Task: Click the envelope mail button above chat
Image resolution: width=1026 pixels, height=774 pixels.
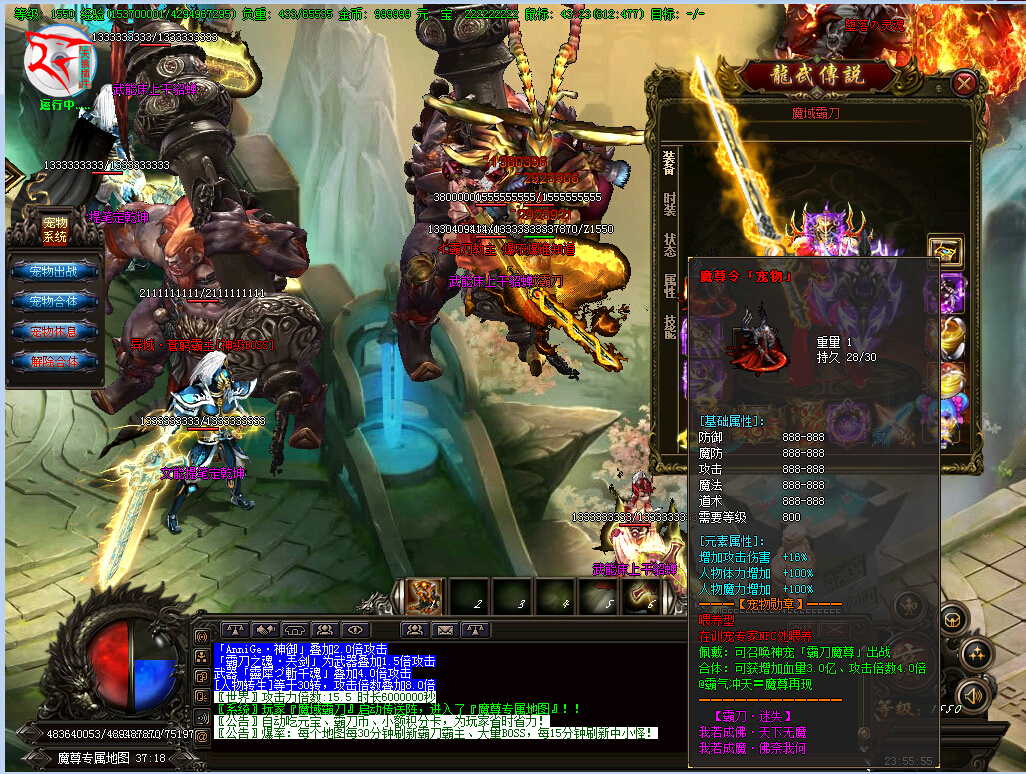Action: (445, 630)
